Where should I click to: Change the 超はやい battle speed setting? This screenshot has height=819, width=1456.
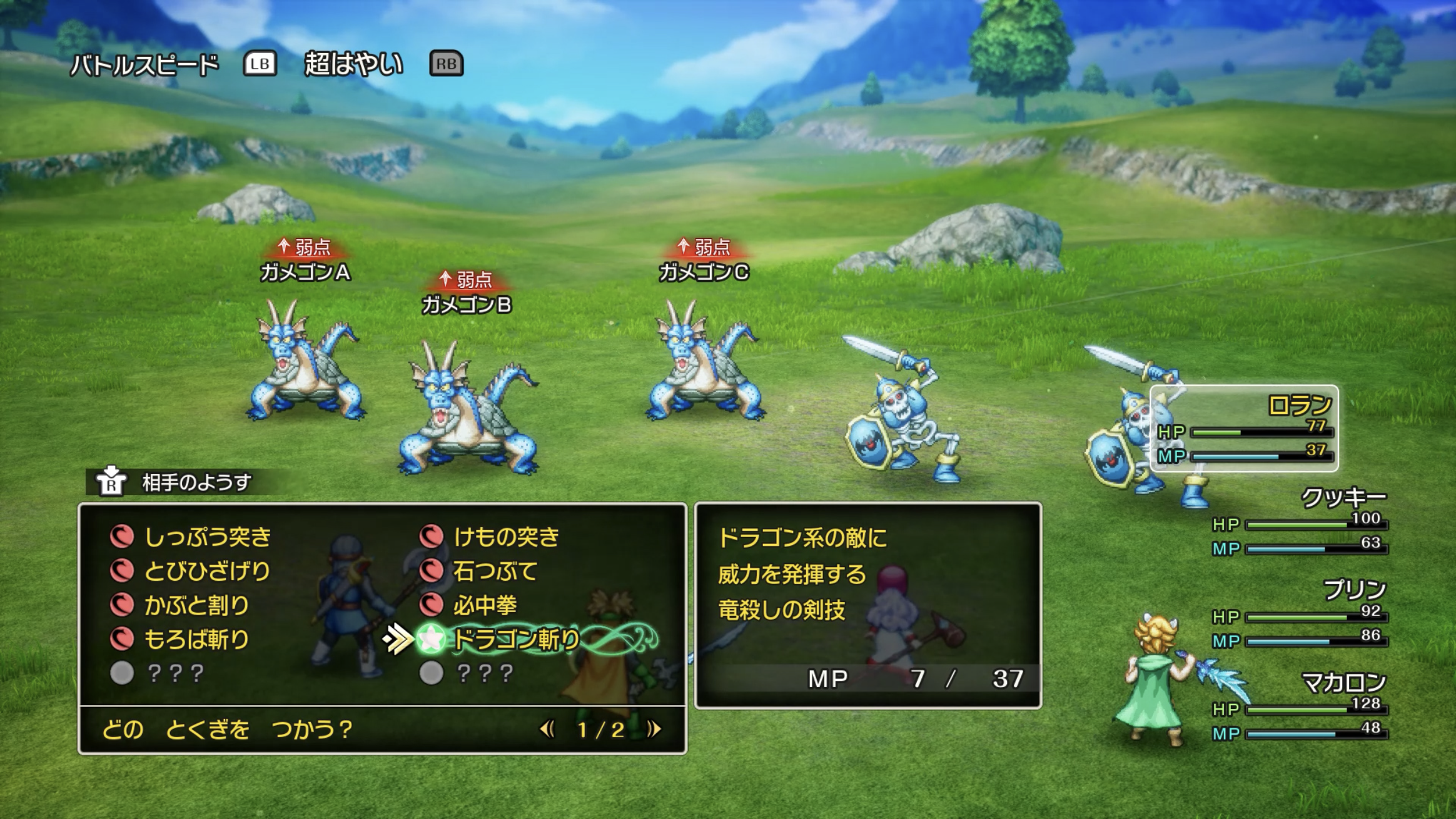pos(353,64)
